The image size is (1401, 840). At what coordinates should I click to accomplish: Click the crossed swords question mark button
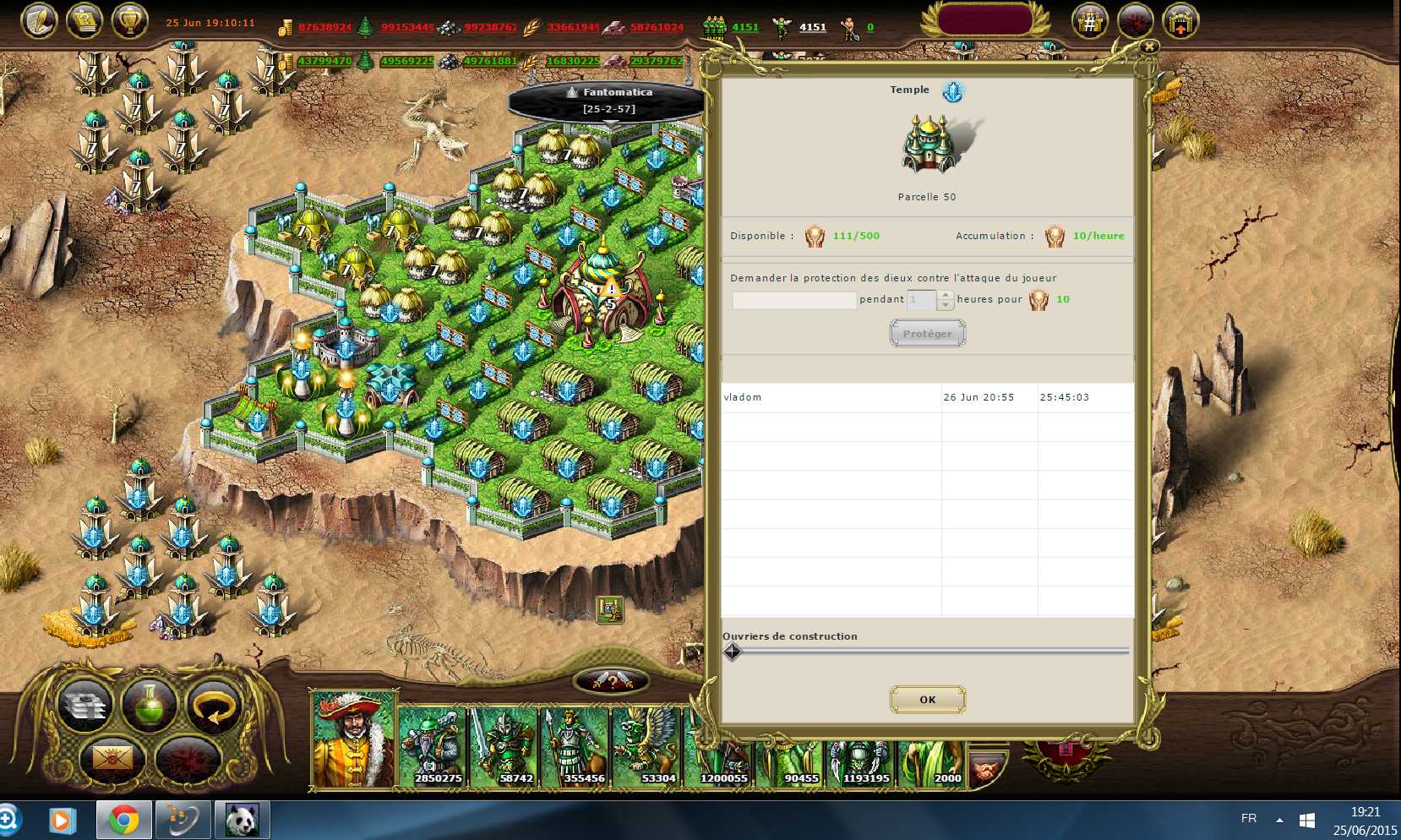point(611,680)
